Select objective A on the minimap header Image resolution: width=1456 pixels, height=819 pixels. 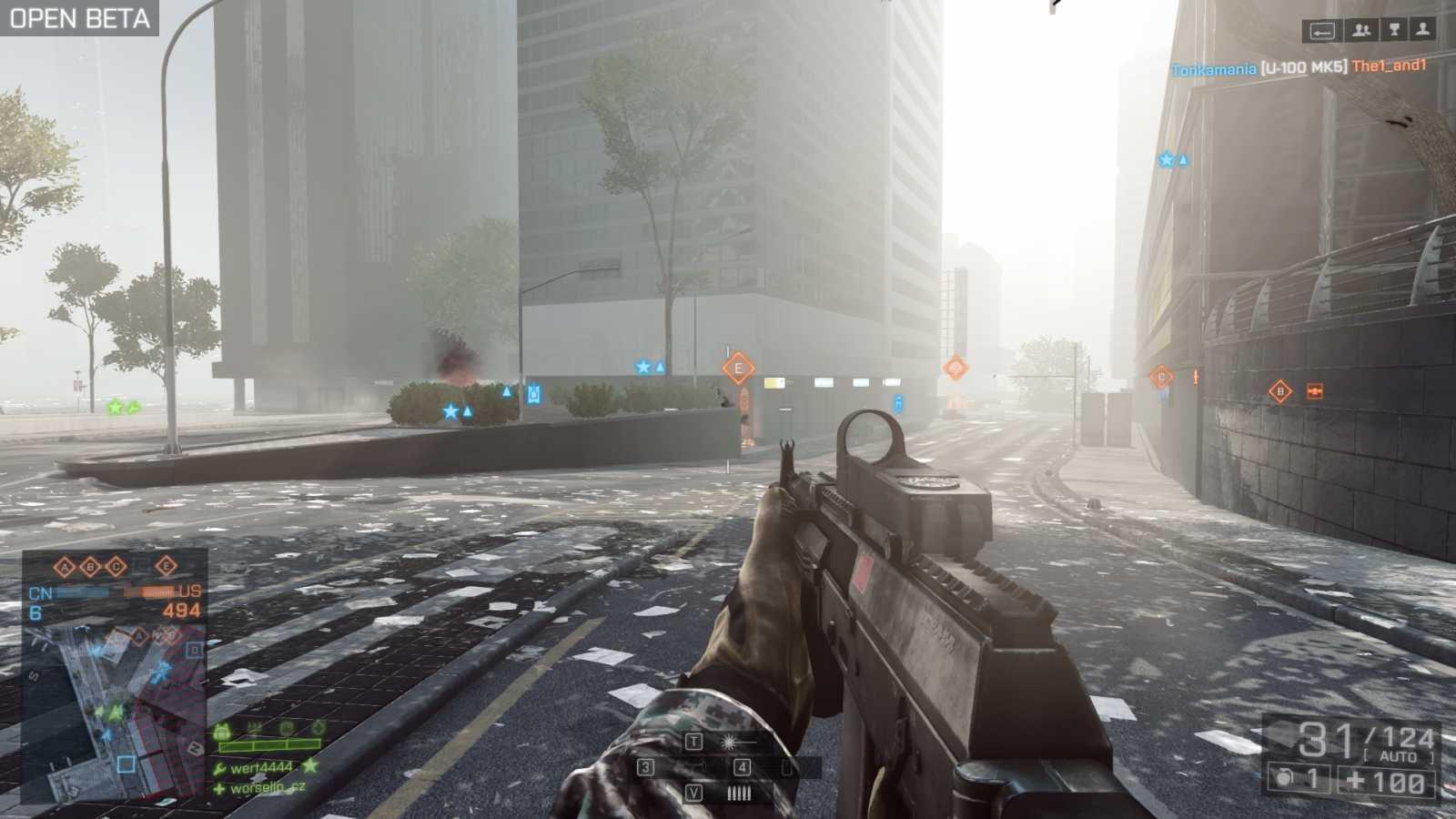point(65,565)
